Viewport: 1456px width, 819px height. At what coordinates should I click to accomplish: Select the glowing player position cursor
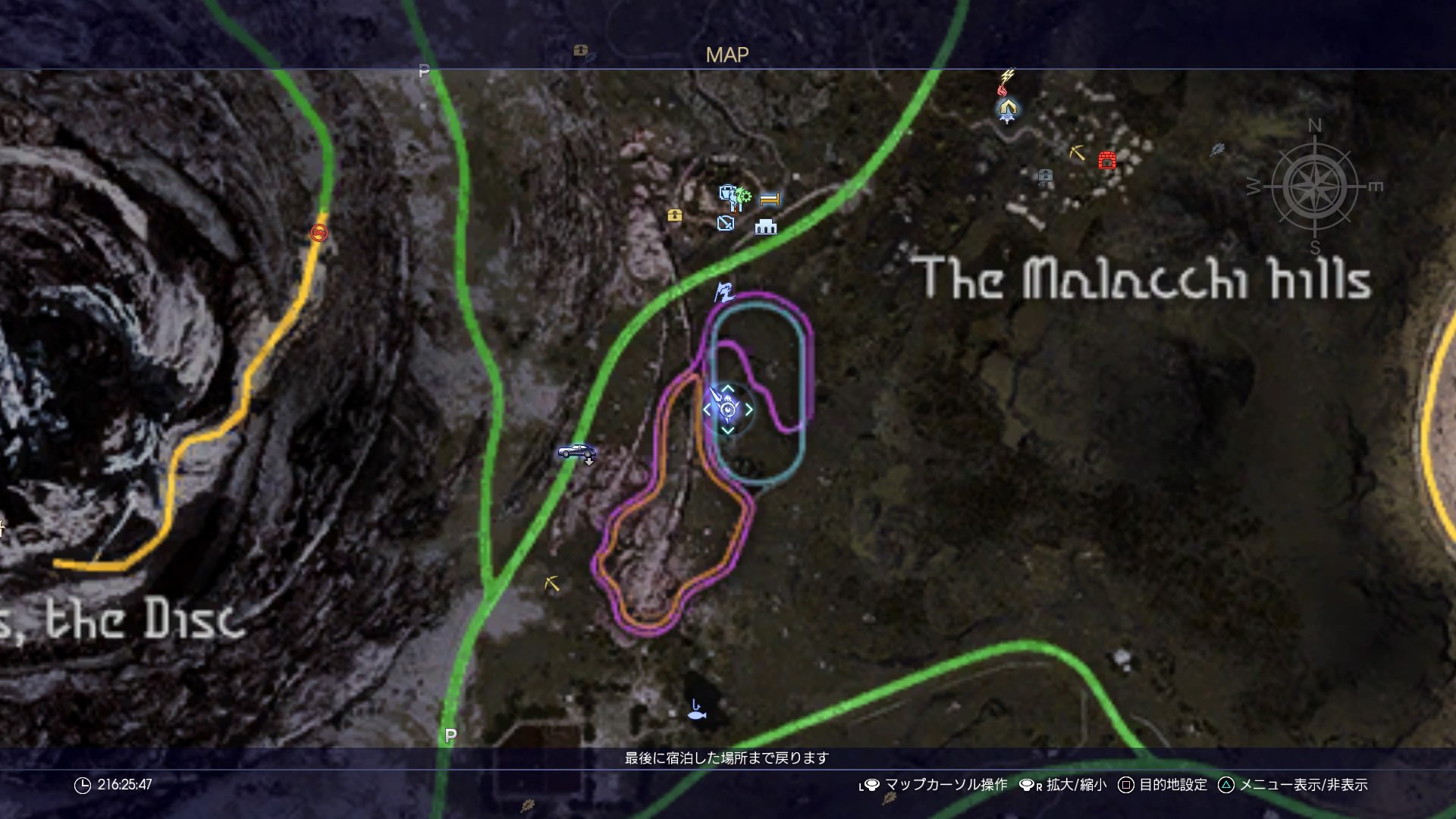[727, 409]
